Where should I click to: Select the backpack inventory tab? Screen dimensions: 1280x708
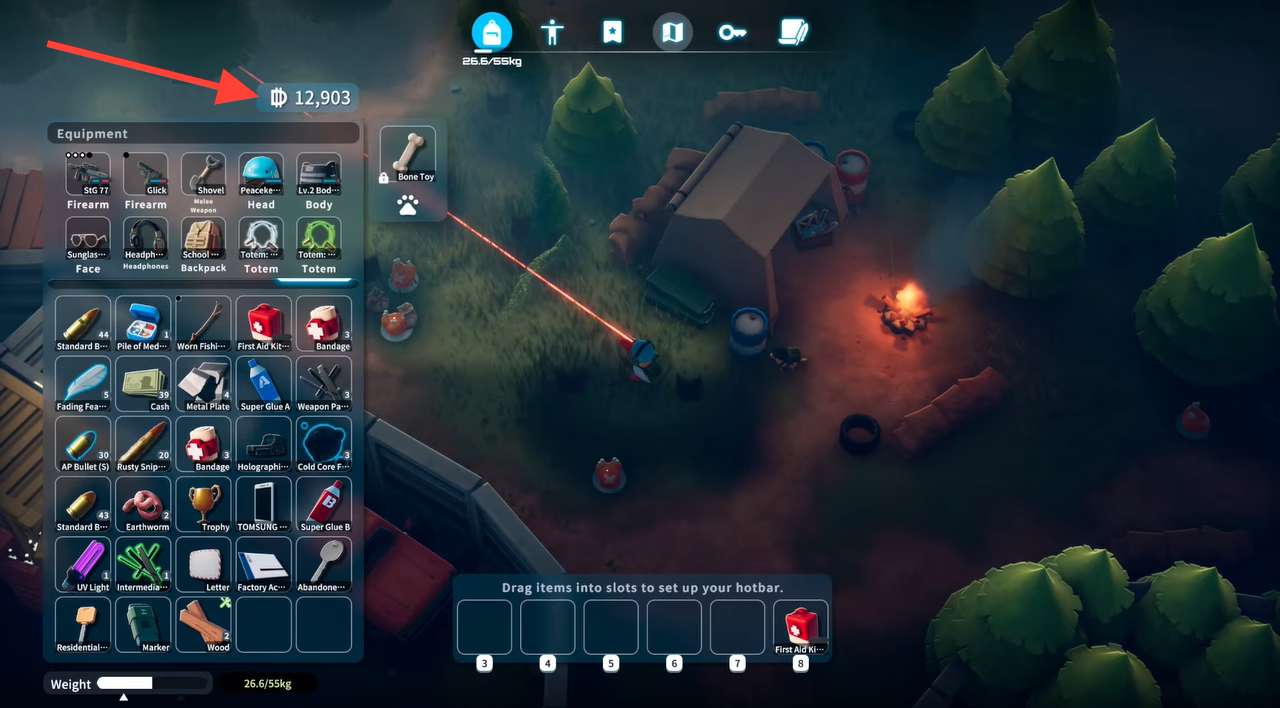tap(491, 32)
